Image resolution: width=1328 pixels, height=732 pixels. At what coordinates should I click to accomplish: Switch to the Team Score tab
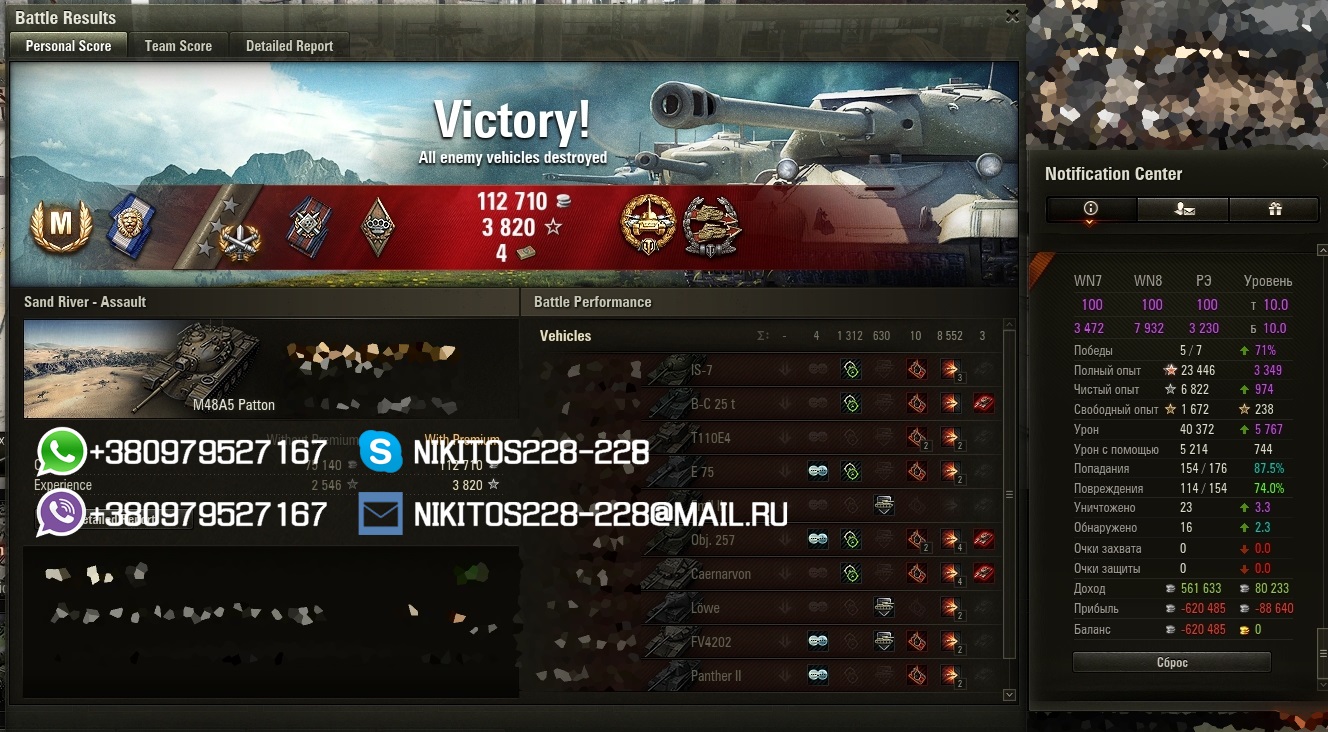click(178, 46)
